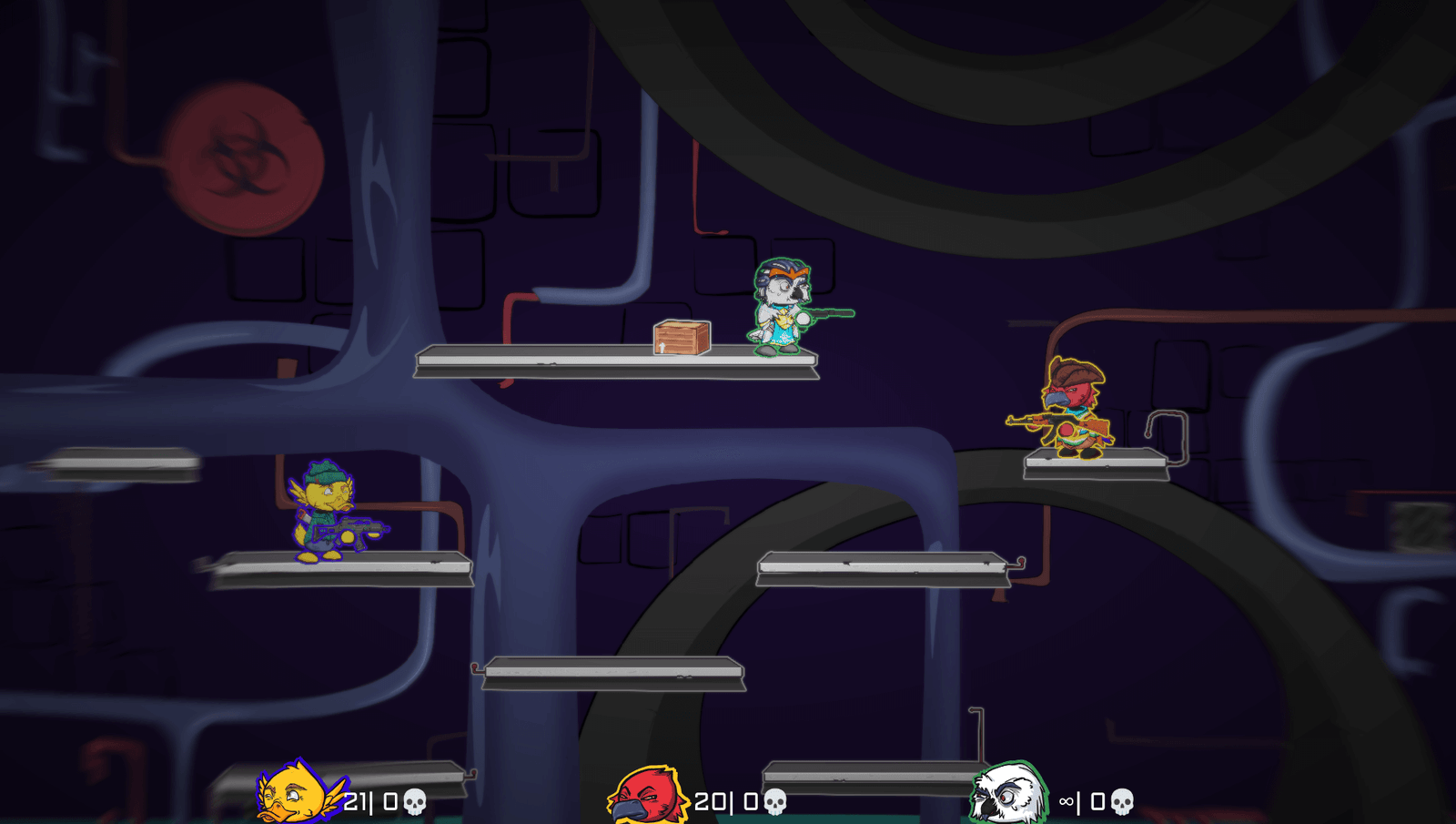Select the red bird player portrait

click(x=647, y=795)
